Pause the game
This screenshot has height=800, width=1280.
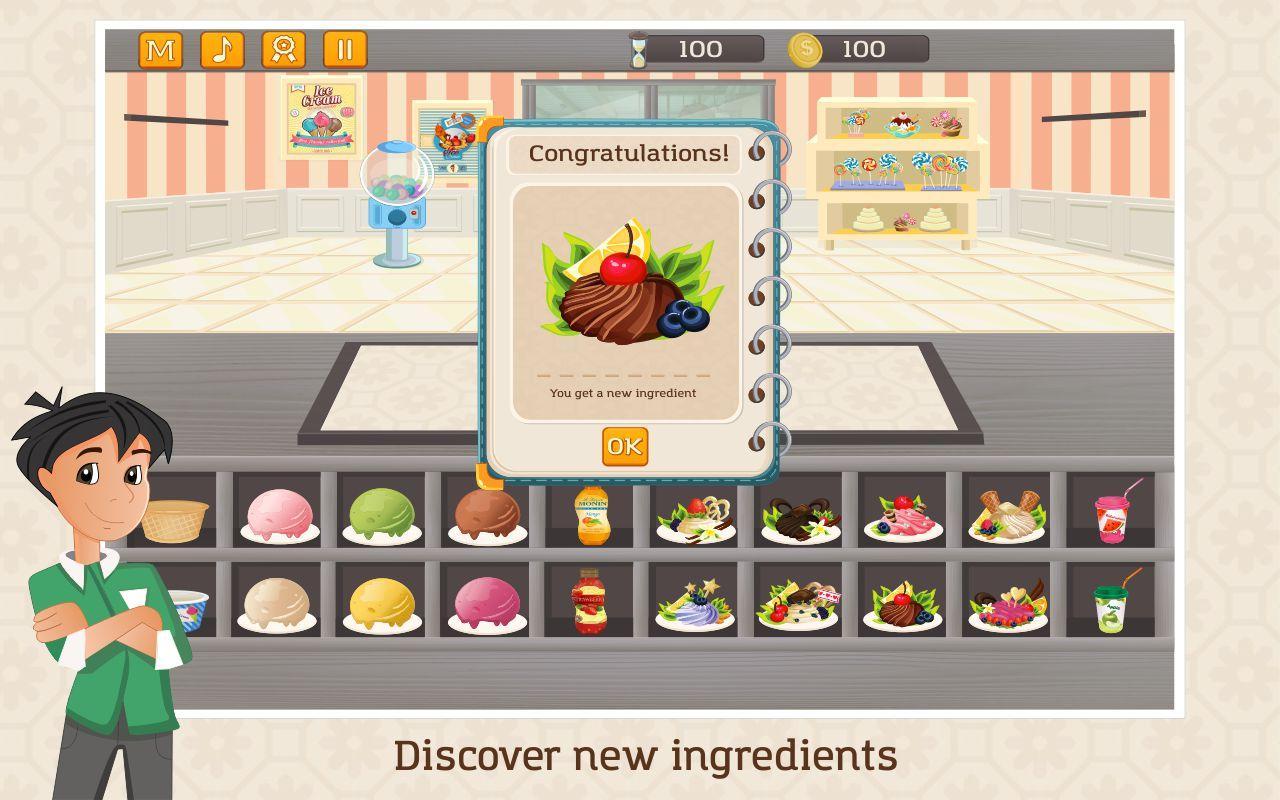(345, 50)
